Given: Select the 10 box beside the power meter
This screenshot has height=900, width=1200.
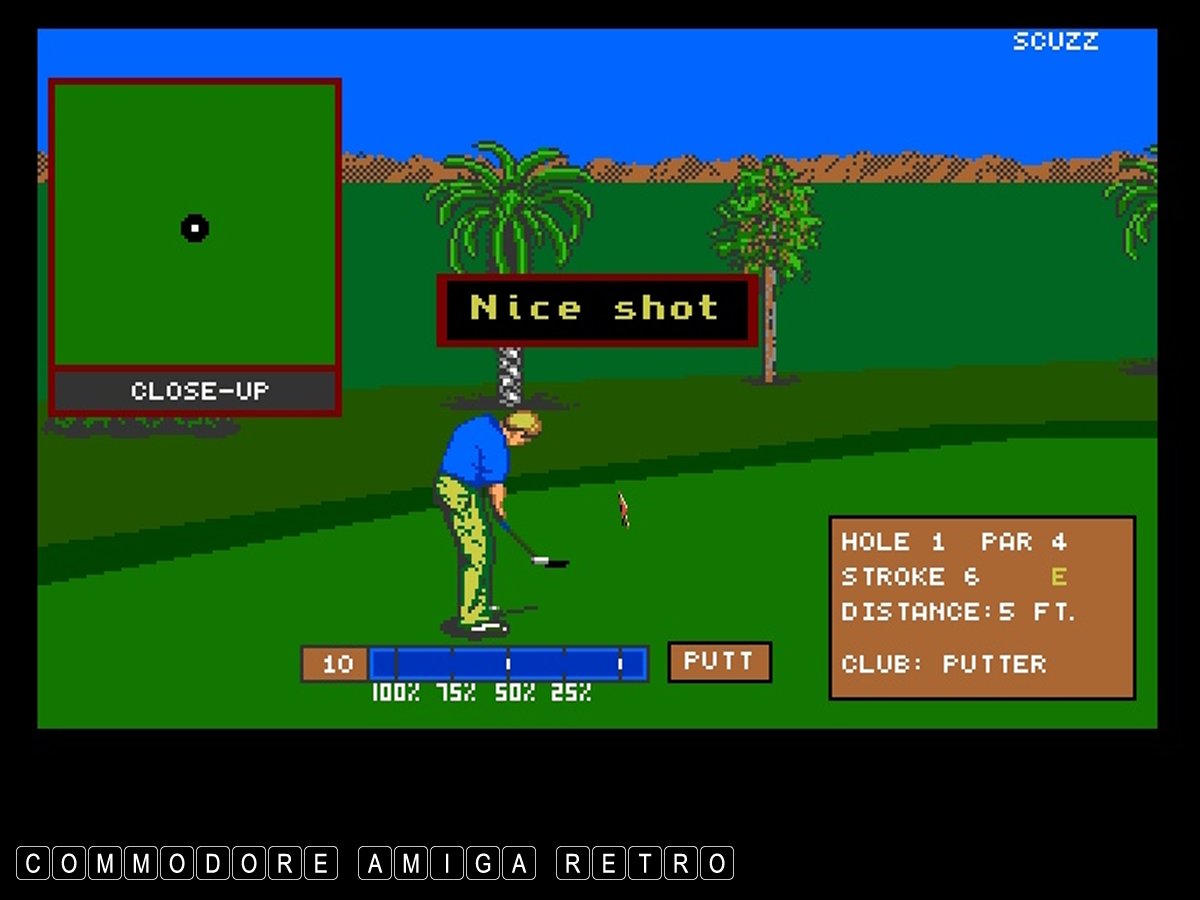Looking at the screenshot, I should point(336,664).
